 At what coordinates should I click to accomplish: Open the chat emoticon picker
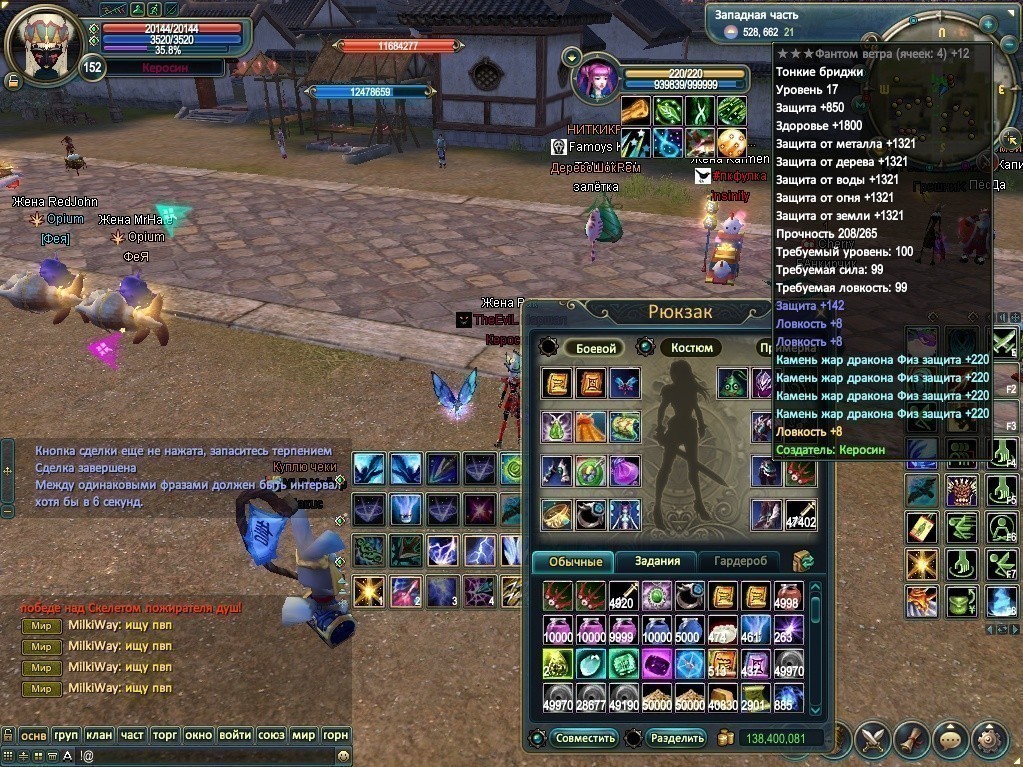[x=344, y=756]
